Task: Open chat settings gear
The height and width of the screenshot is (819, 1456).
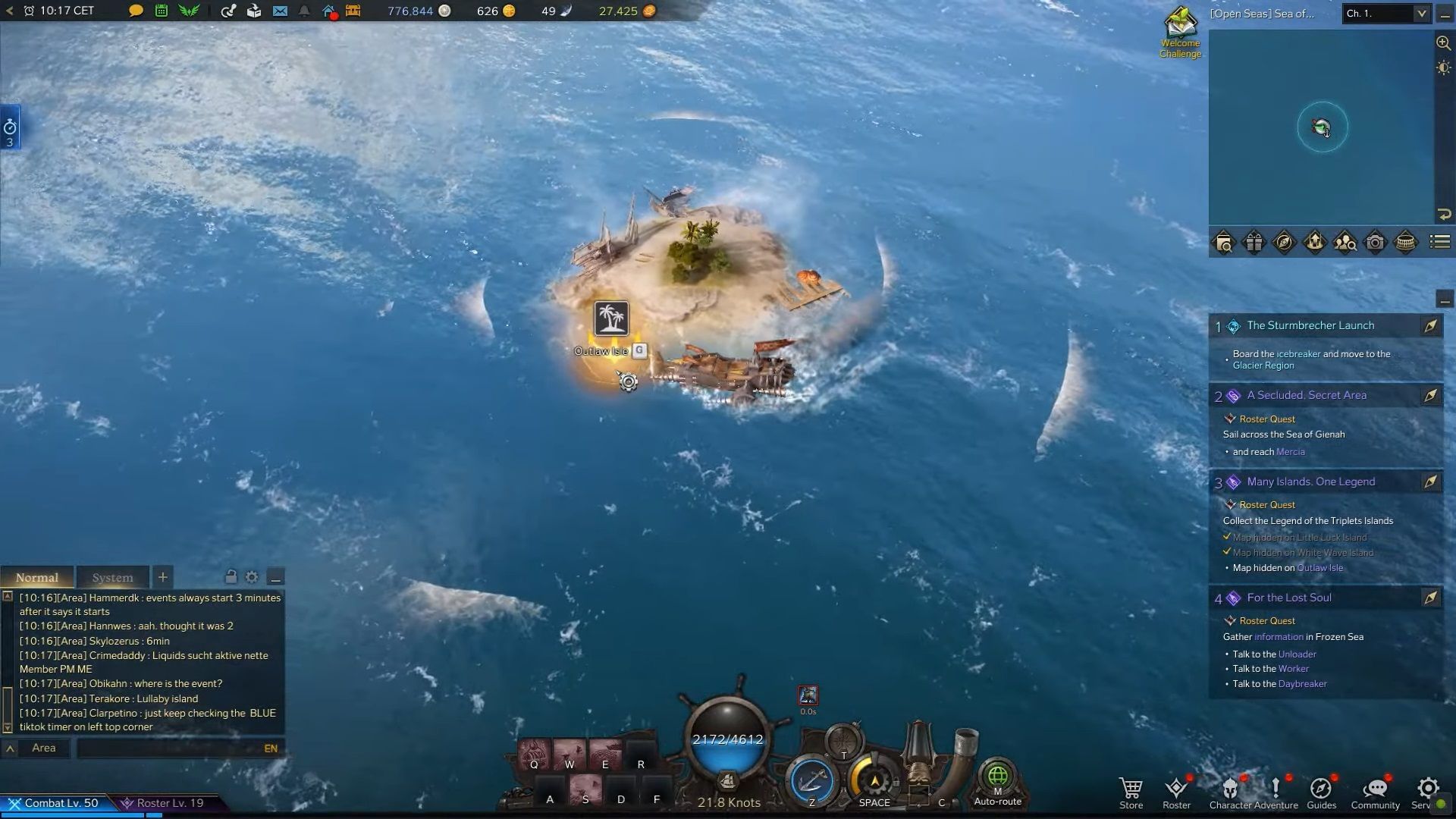Action: coord(252,577)
